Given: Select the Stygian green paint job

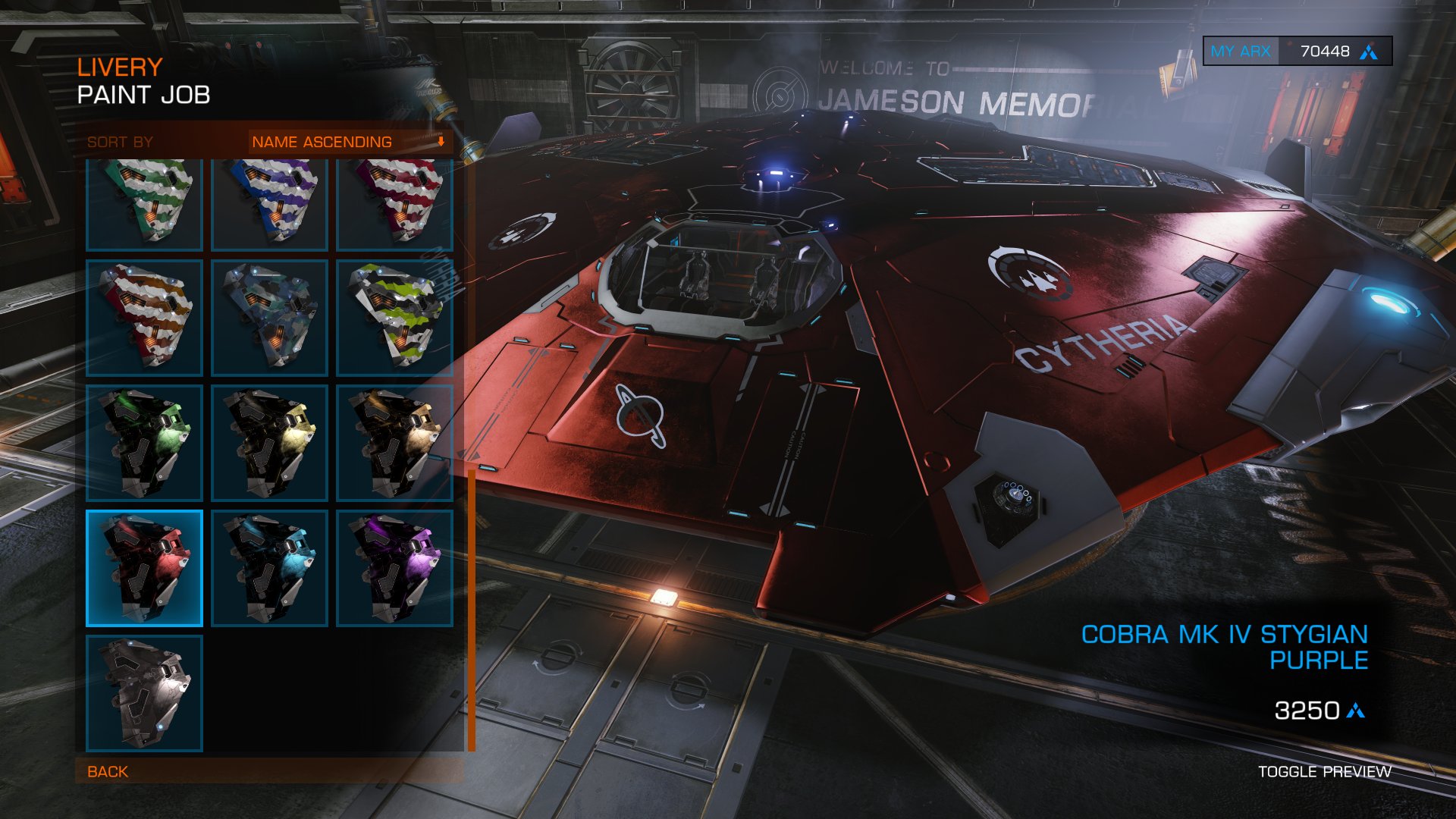Looking at the screenshot, I should point(144,443).
